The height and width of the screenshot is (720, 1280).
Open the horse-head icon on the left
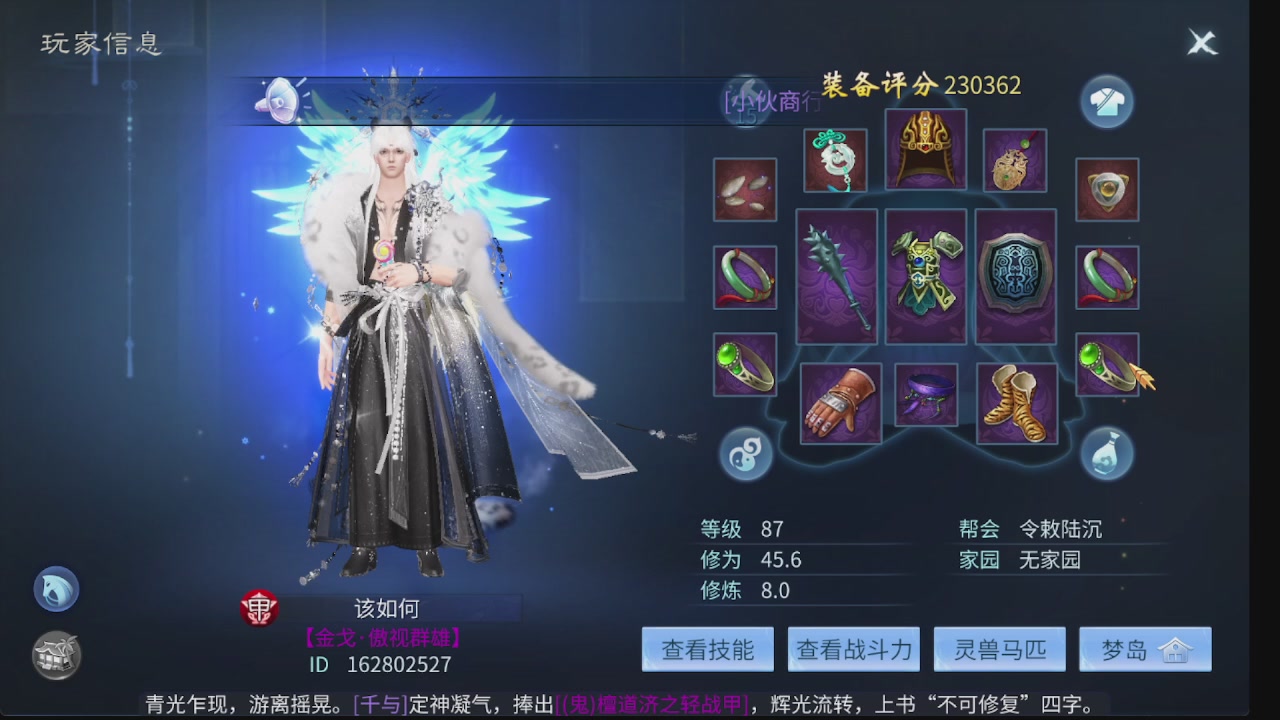point(55,589)
